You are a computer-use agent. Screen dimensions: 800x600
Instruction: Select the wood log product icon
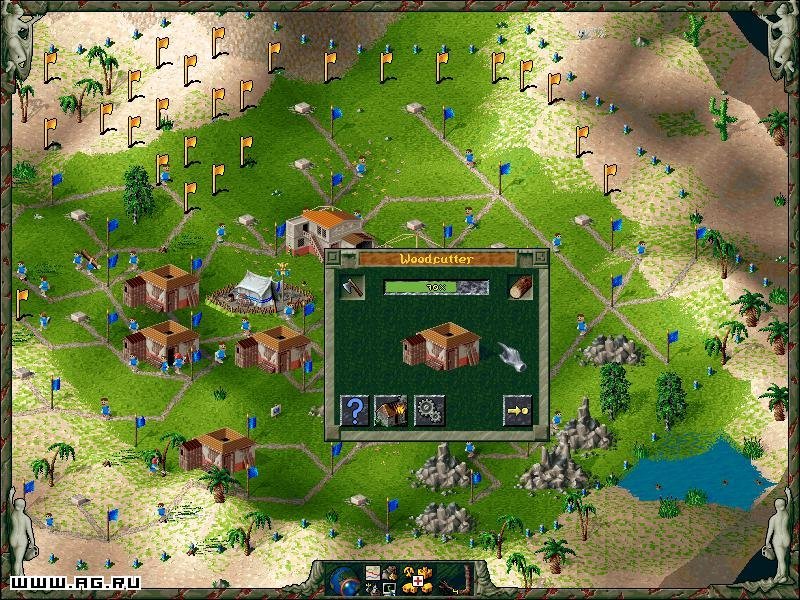coord(519,287)
